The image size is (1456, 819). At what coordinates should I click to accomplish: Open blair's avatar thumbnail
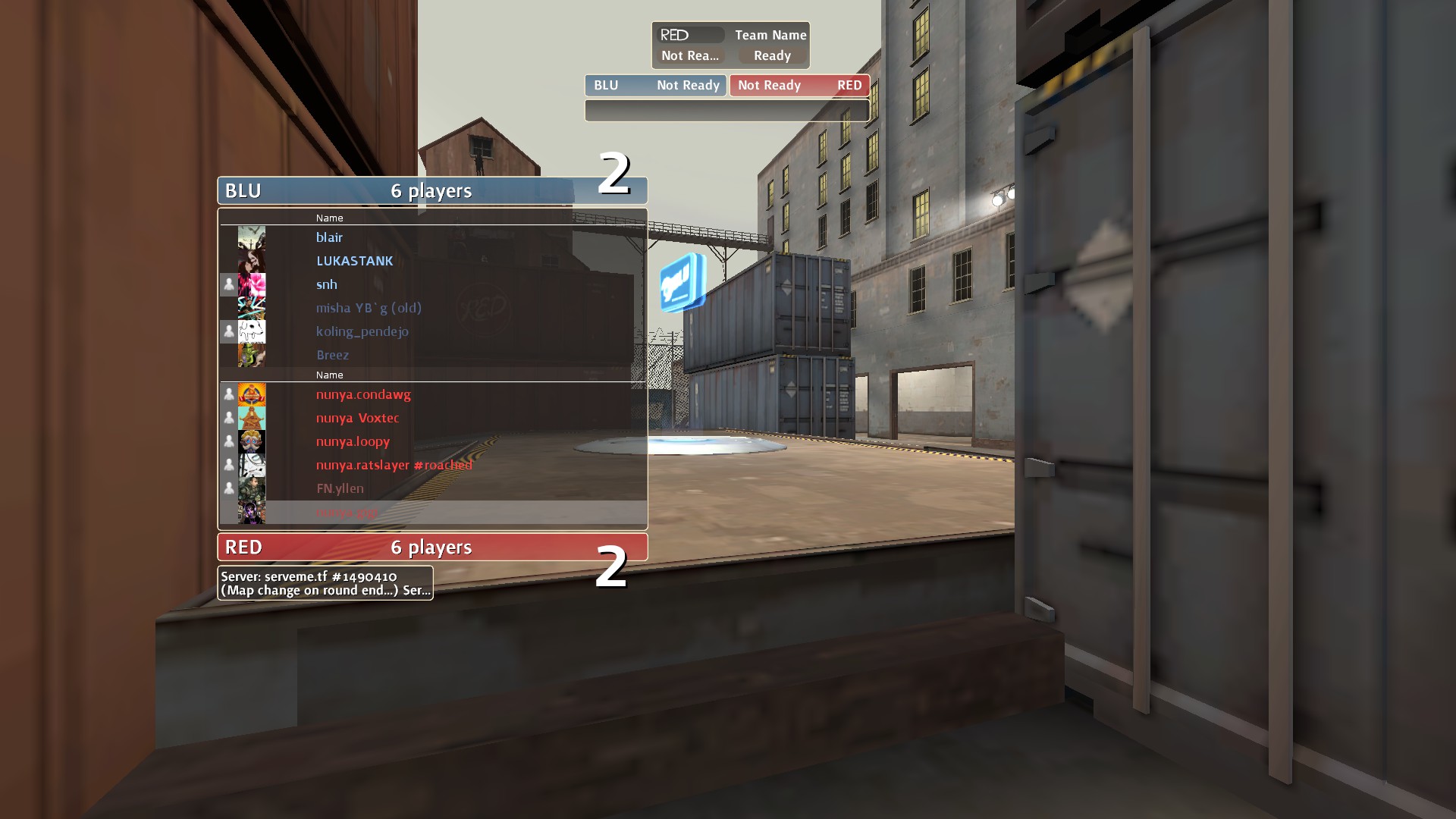(252, 237)
